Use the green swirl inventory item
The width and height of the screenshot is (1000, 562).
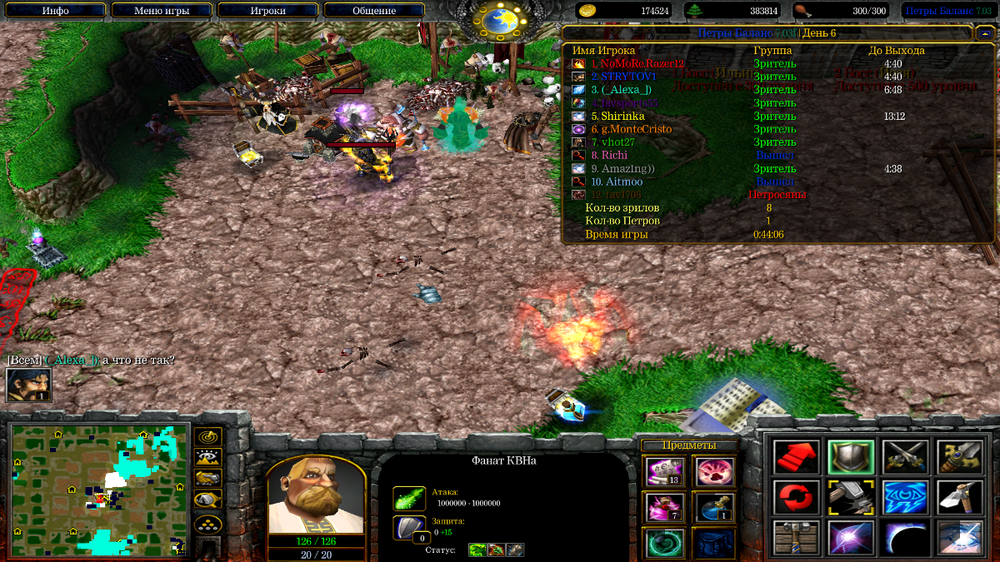coord(665,544)
